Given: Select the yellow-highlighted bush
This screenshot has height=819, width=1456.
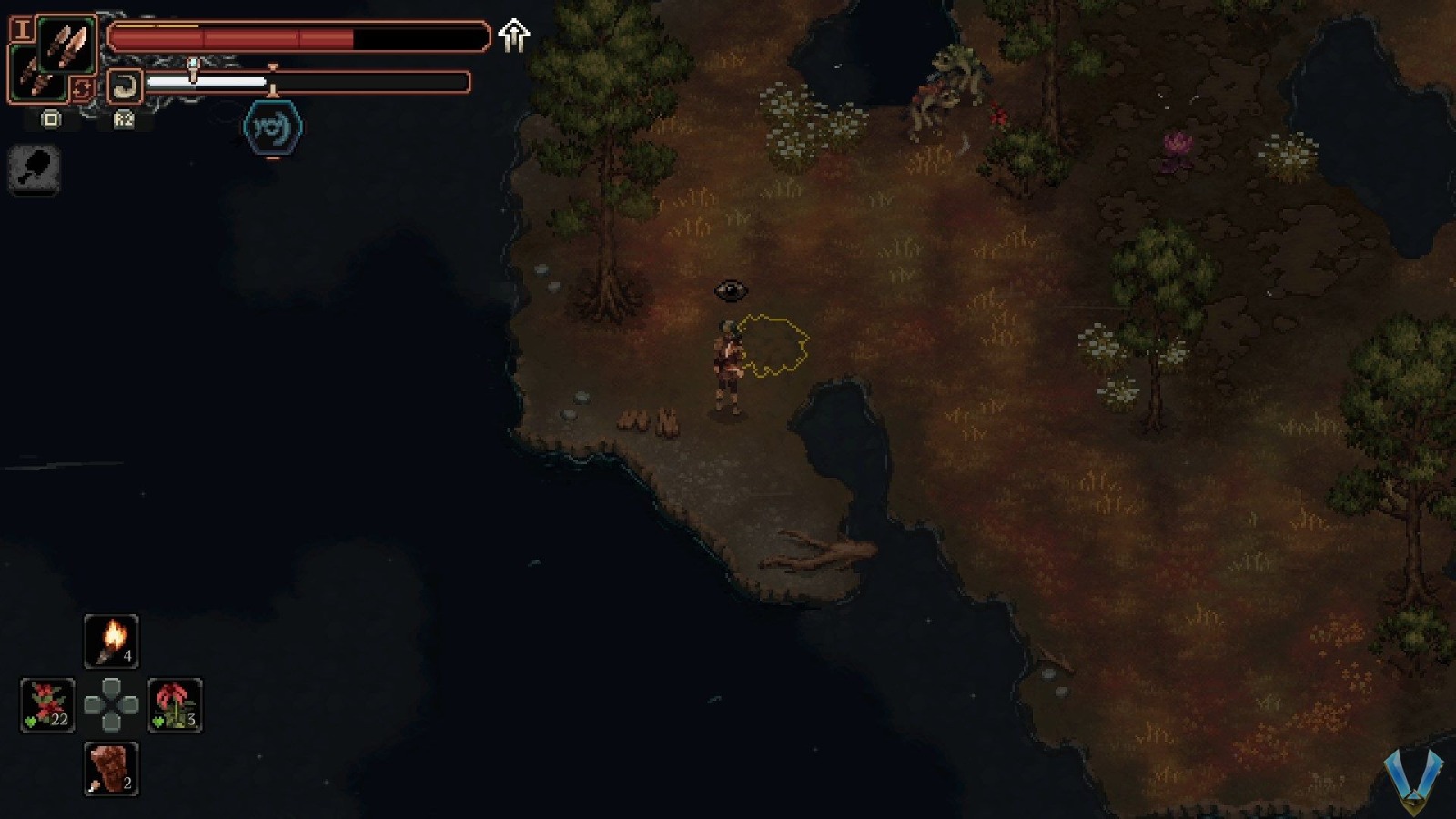Looking at the screenshot, I should click(772, 346).
